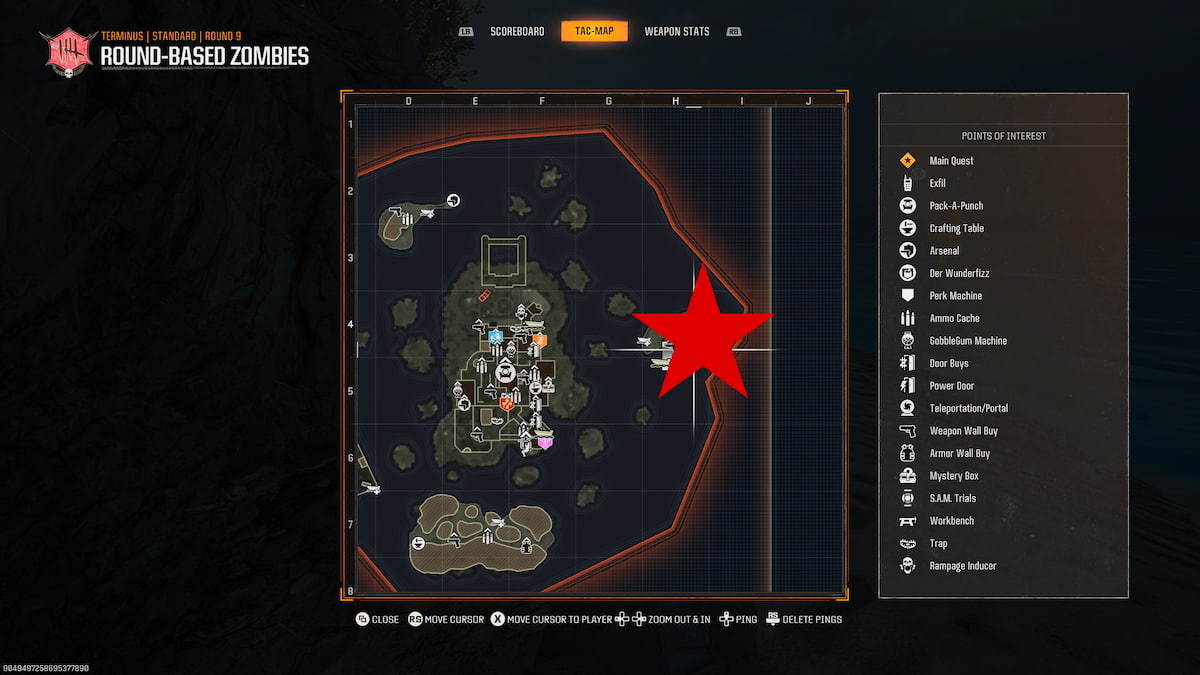
Task: Select the pink marker on the main island
Action: [x=545, y=442]
